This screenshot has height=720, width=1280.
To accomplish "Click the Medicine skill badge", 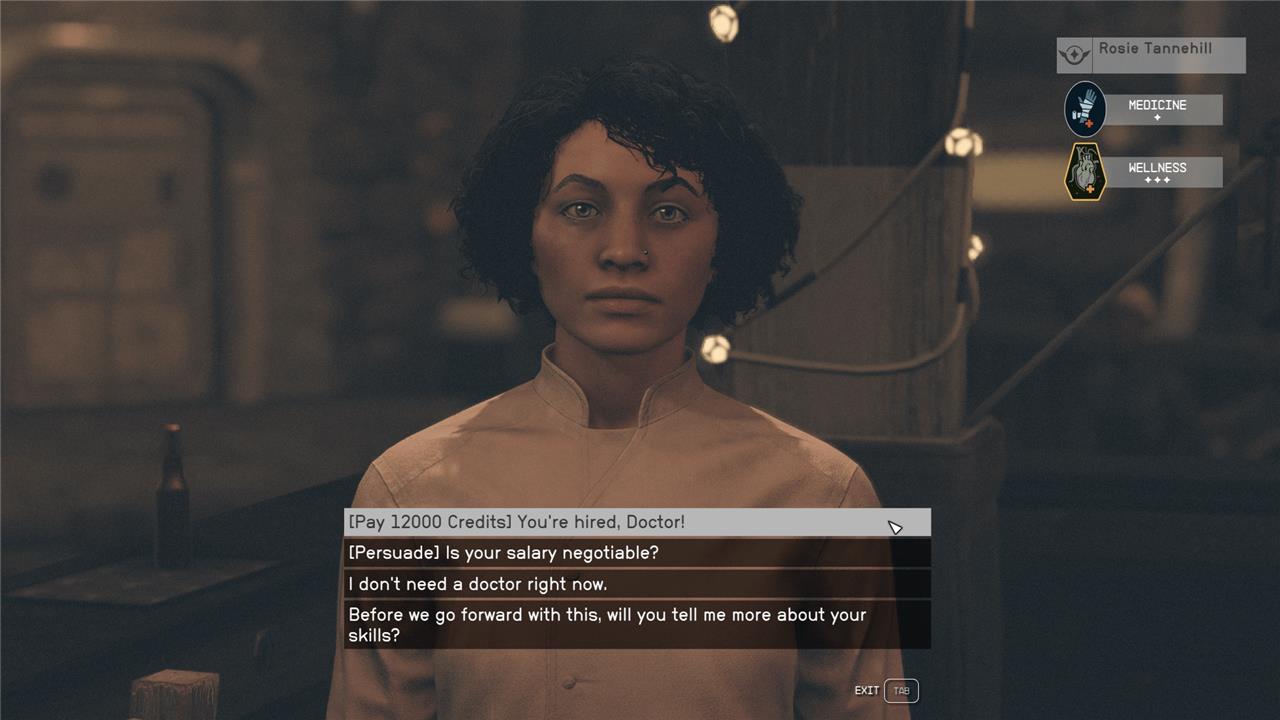I will (1086, 109).
